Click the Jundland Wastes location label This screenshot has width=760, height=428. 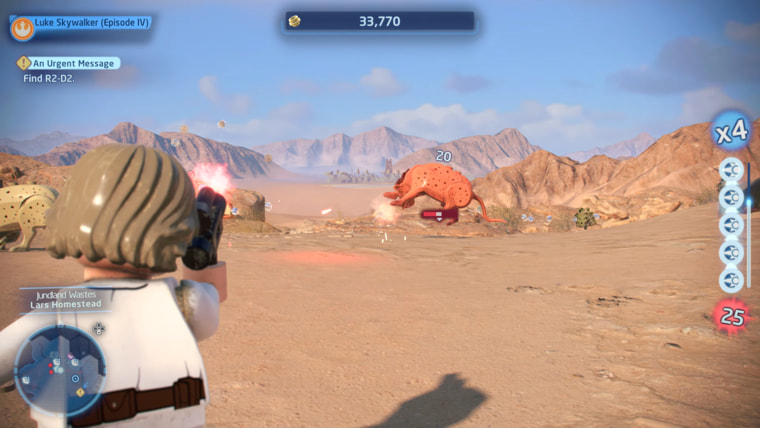(x=64, y=295)
